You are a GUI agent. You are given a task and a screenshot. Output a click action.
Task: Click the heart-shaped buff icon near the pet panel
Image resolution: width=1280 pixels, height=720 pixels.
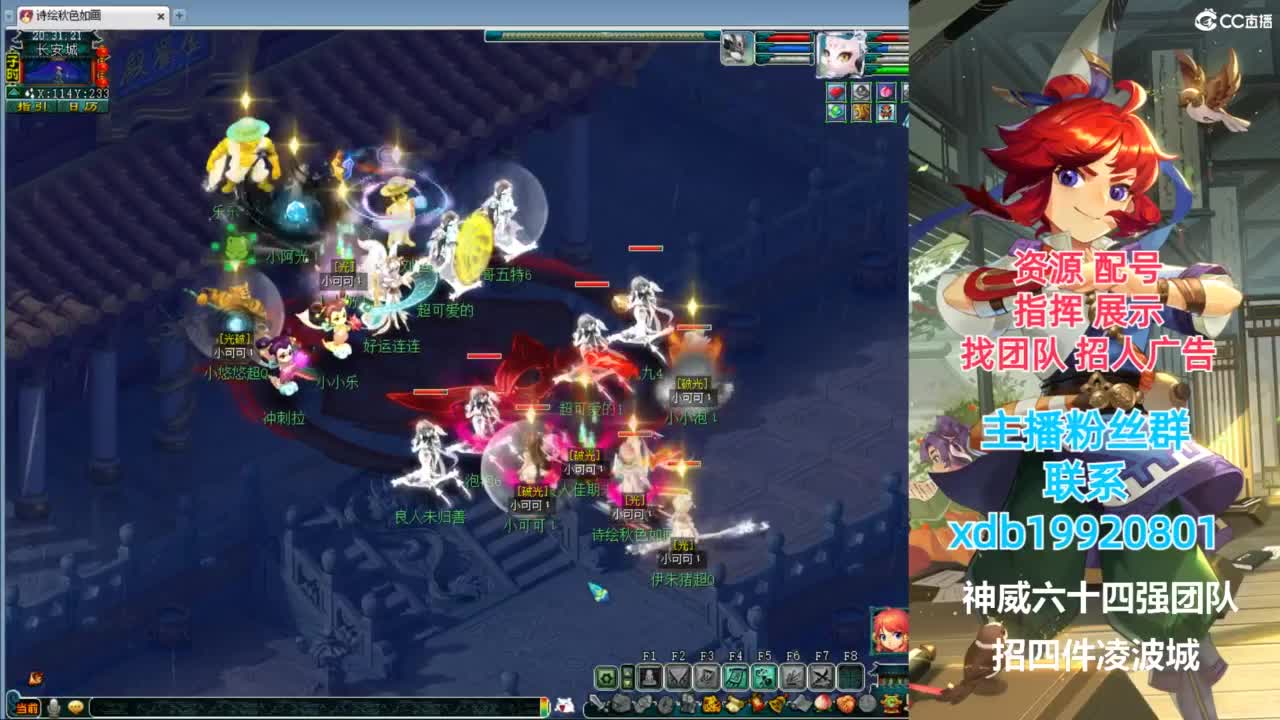[836, 91]
